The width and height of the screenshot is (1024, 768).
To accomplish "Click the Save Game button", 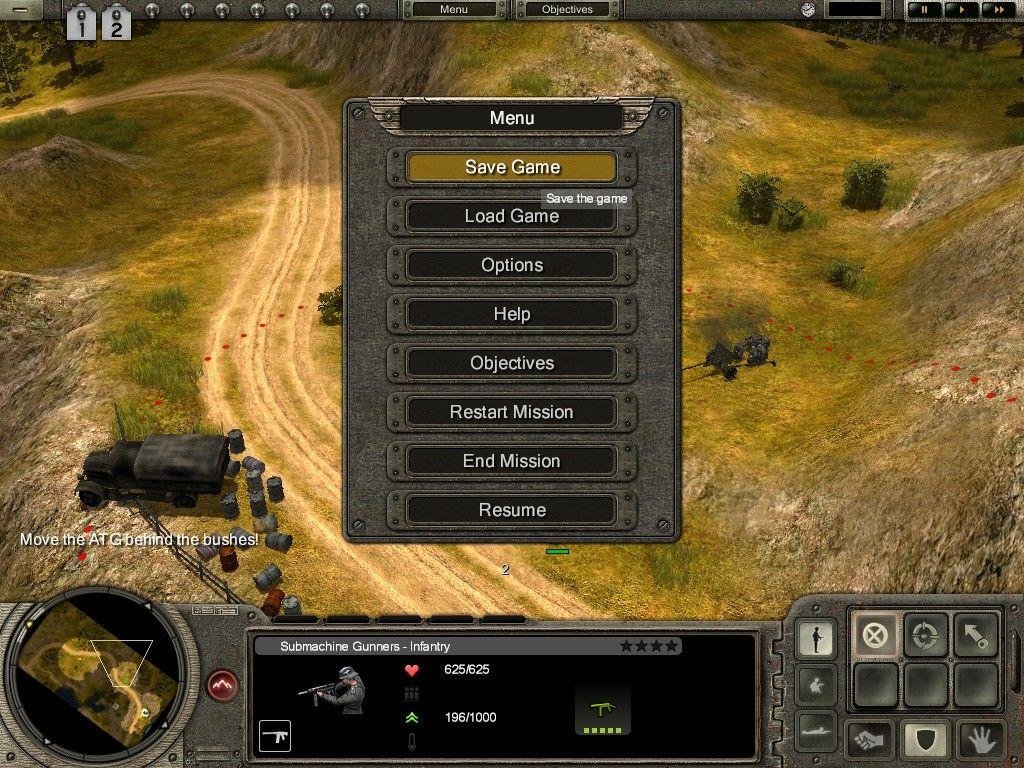I will click(511, 167).
